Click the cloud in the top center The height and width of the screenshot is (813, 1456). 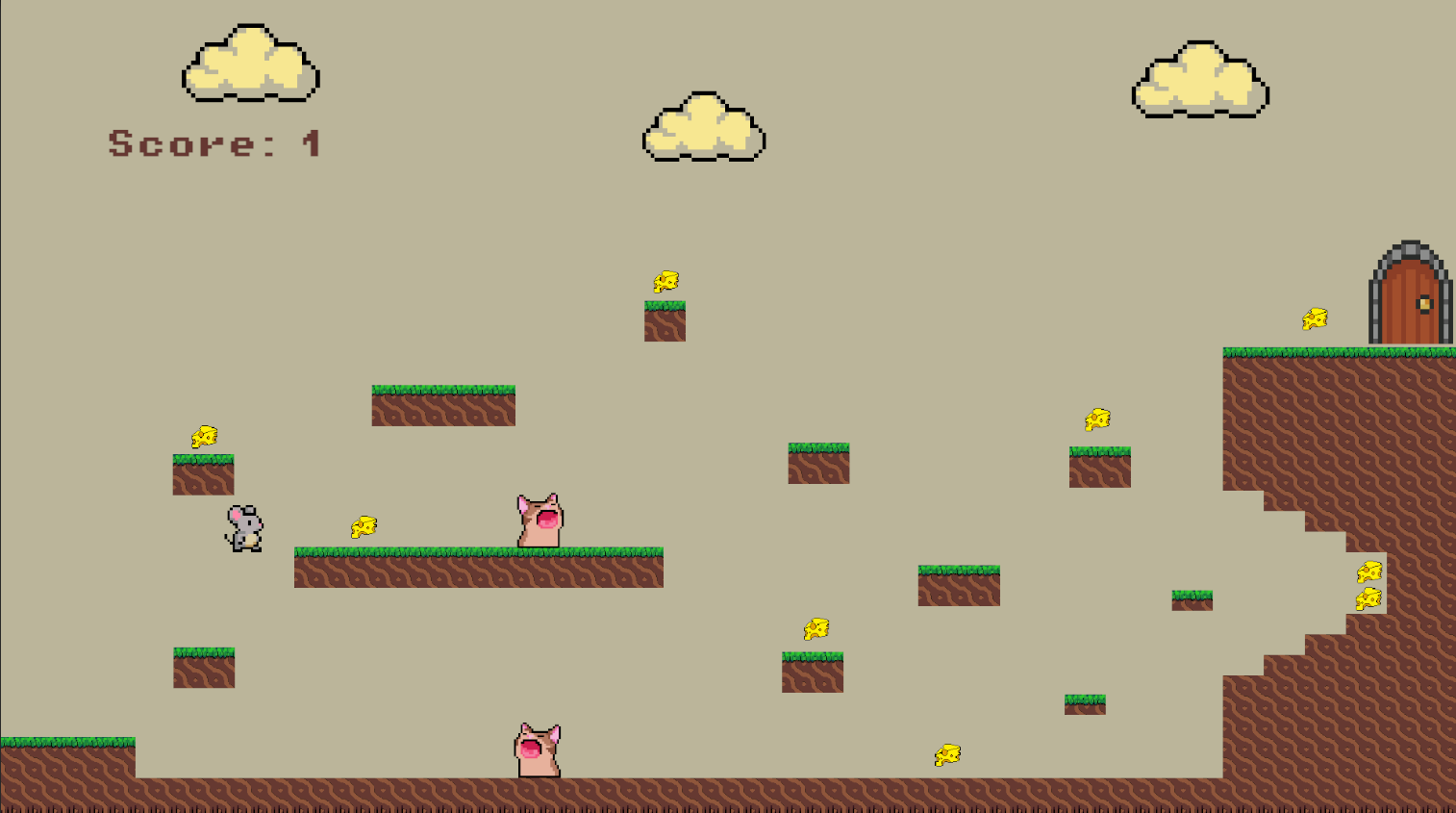tap(703, 125)
